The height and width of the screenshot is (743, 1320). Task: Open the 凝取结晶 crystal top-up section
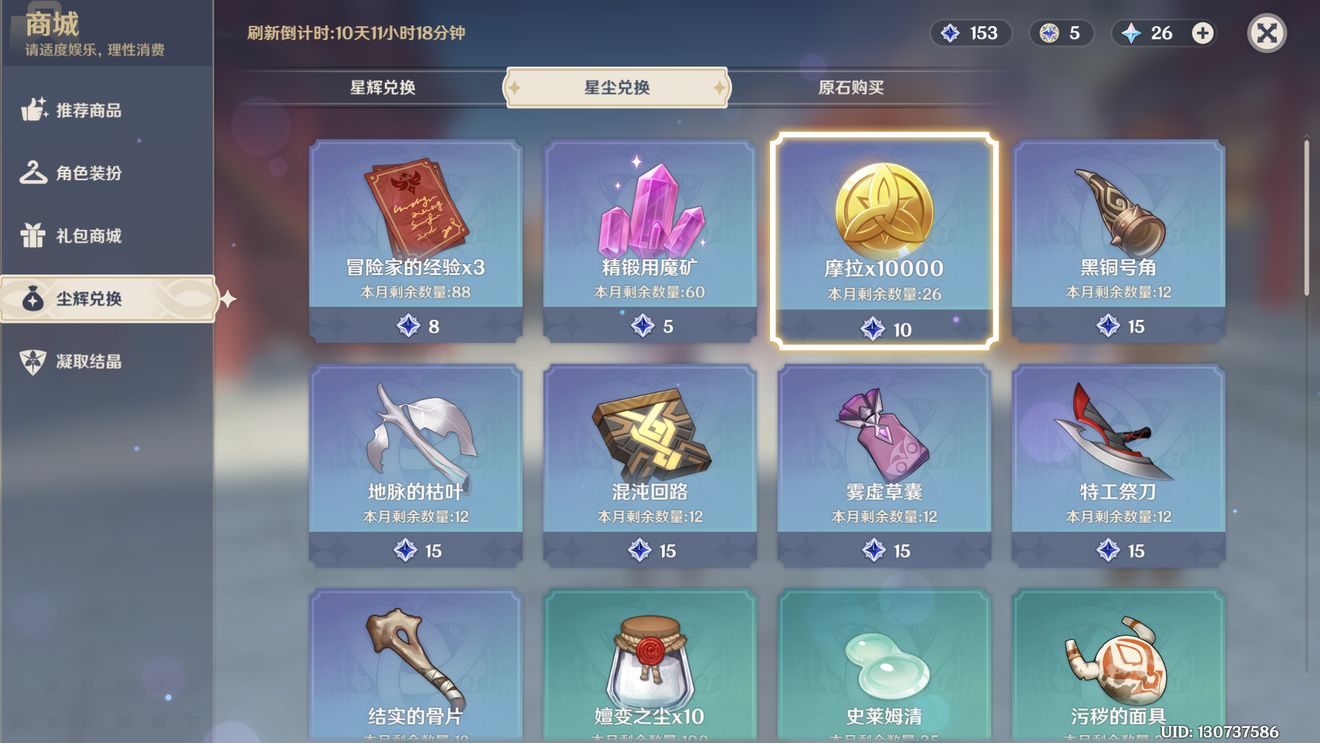pos(88,361)
